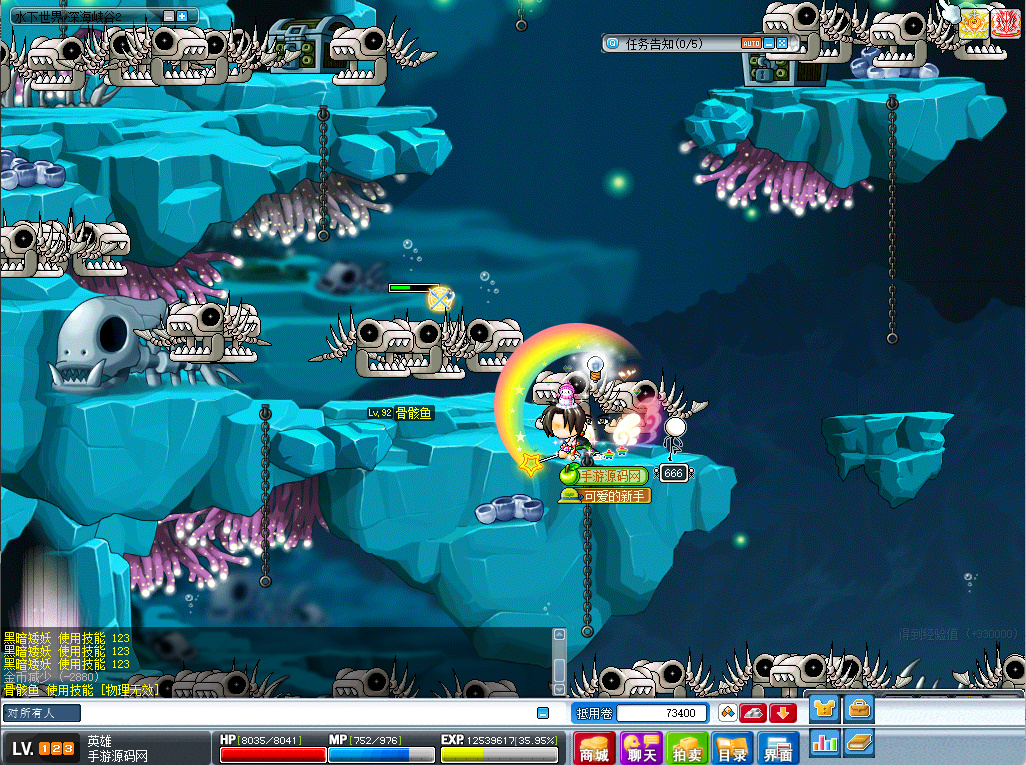Select the golden sun buff icon
The height and width of the screenshot is (765, 1026).
pyautogui.click(x=973, y=23)
